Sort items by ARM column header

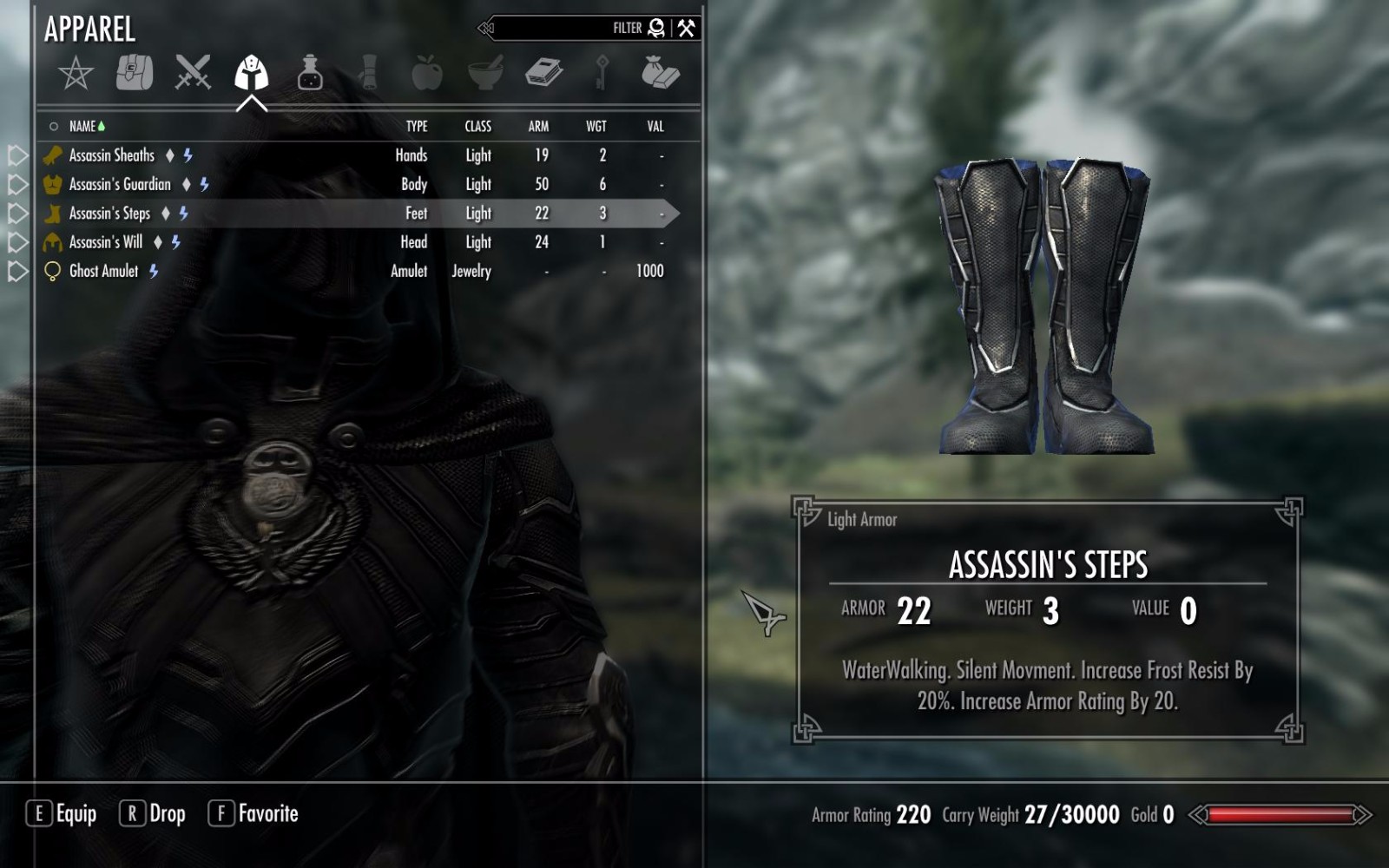538,127
